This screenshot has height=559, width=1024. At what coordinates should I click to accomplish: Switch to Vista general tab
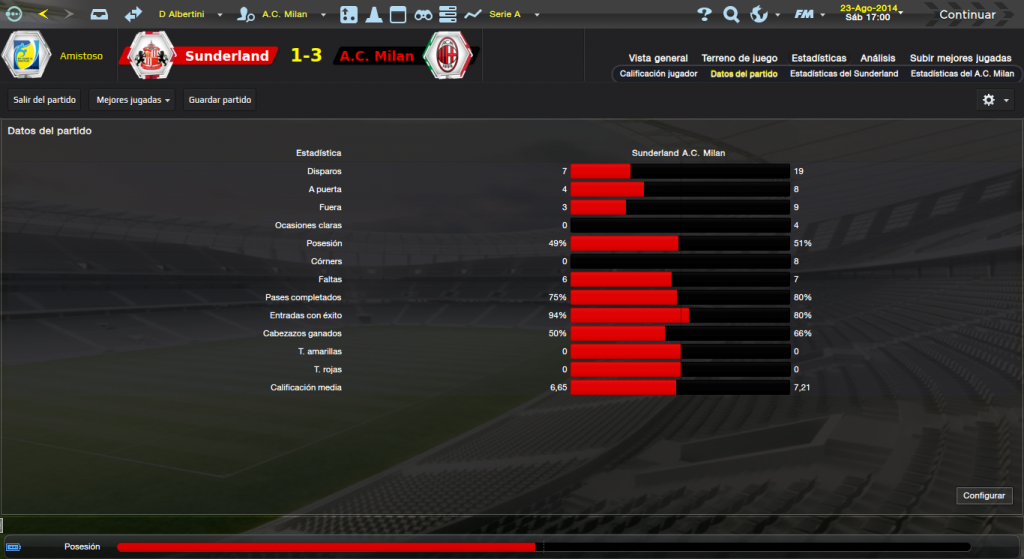(658, 58)
